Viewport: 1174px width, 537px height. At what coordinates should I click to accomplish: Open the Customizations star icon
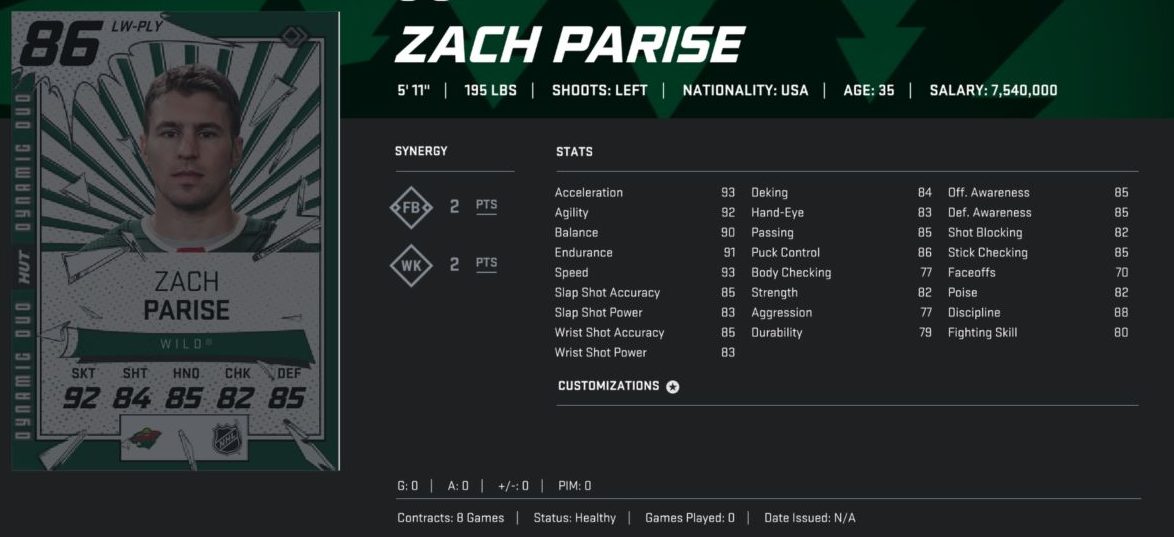(x=673, y=387)
